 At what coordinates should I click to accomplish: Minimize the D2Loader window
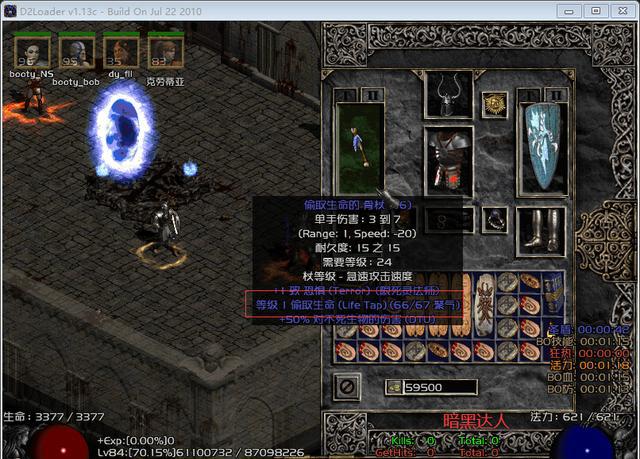click(573, 10)
